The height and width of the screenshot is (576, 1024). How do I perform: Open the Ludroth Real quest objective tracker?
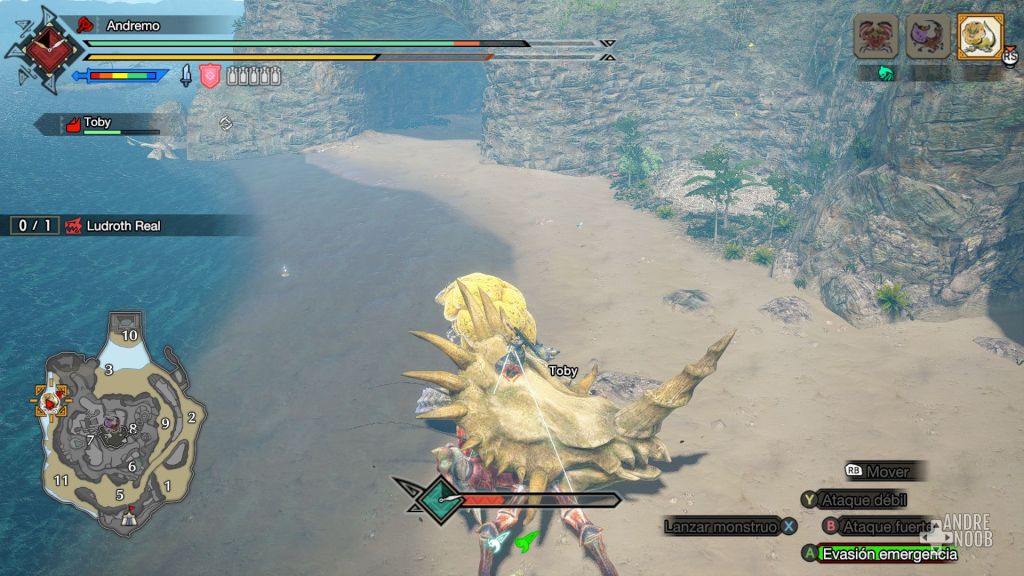(110, 226)
